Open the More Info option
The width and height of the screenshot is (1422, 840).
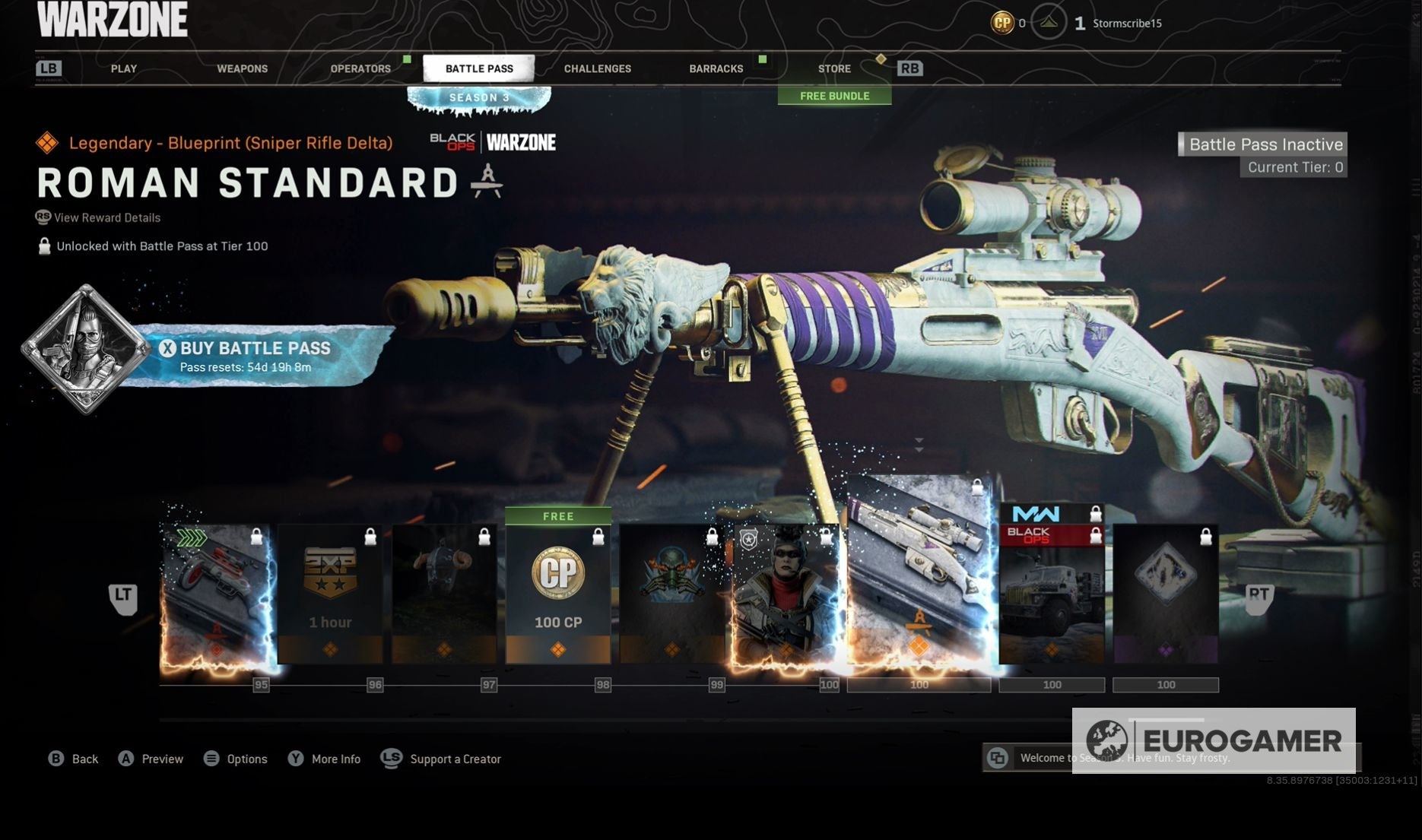pyautogui.click(x=335, y=759)
